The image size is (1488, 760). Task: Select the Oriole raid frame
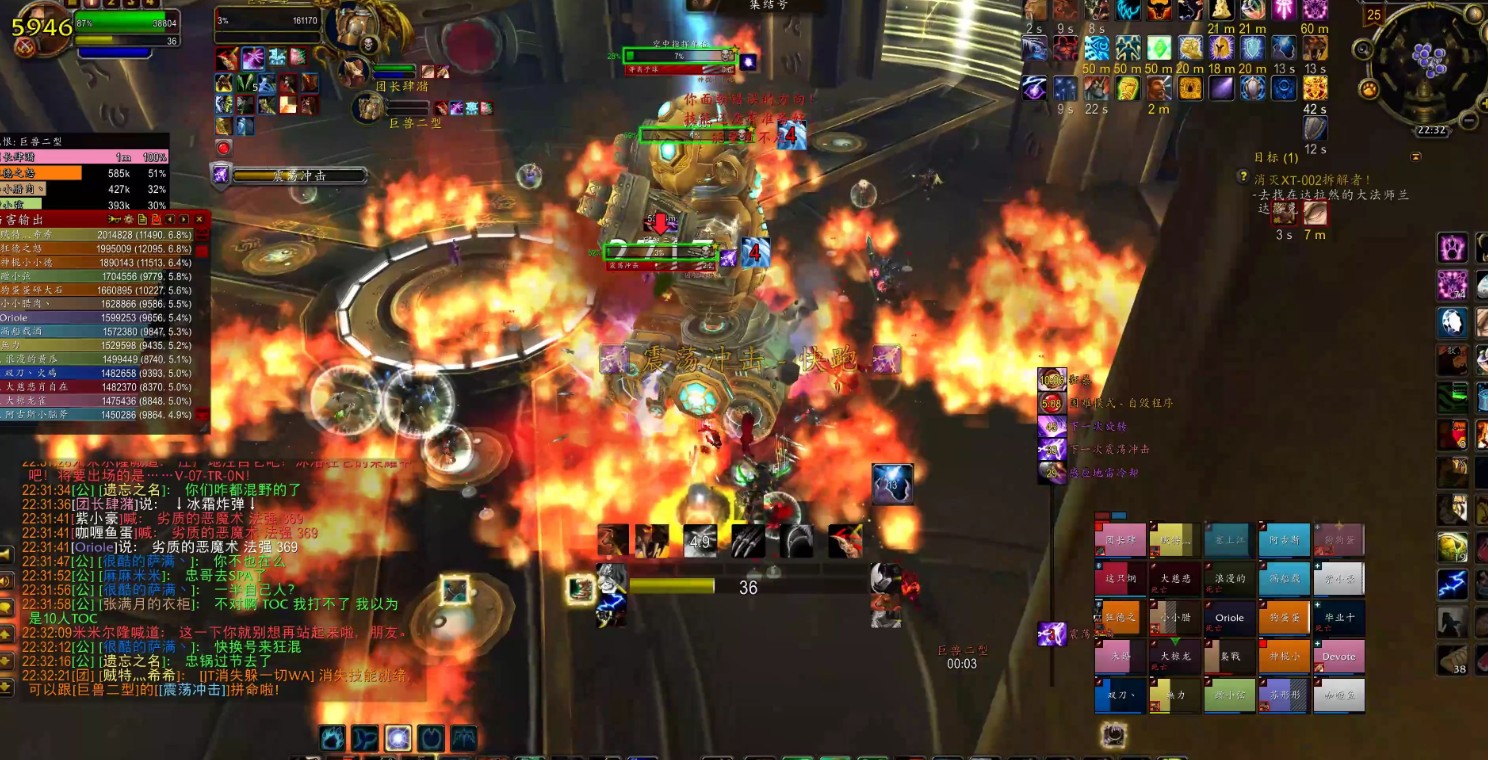tap(1229, 618)
